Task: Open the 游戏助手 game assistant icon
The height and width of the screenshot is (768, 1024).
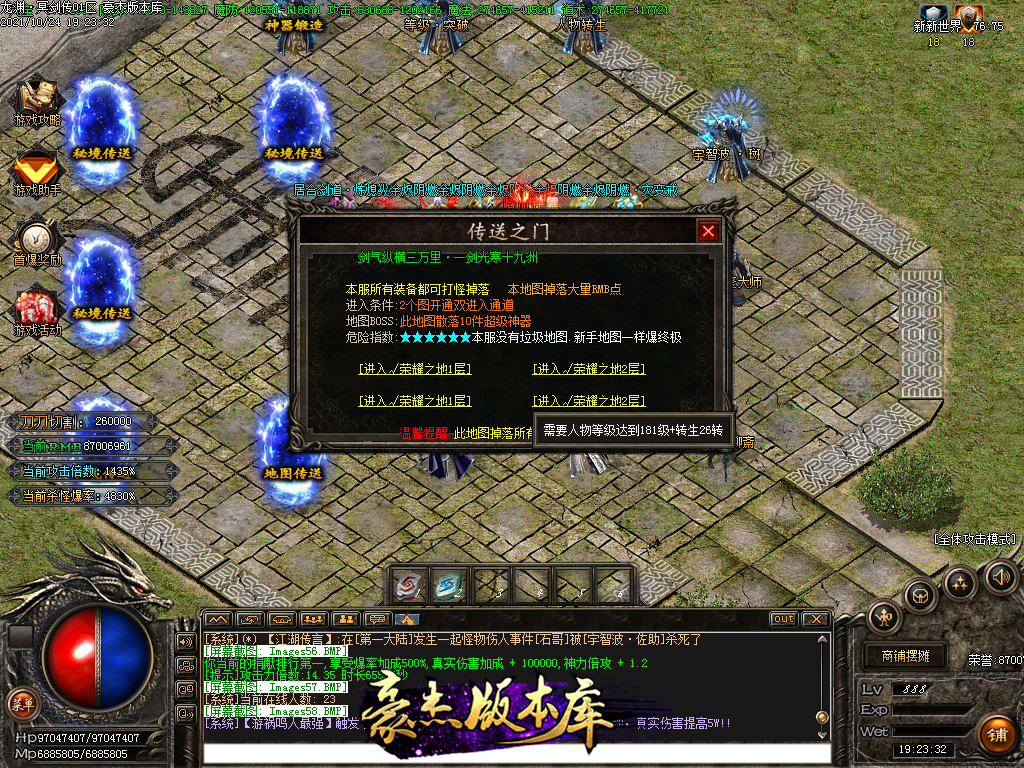Action: coord(37,170)
